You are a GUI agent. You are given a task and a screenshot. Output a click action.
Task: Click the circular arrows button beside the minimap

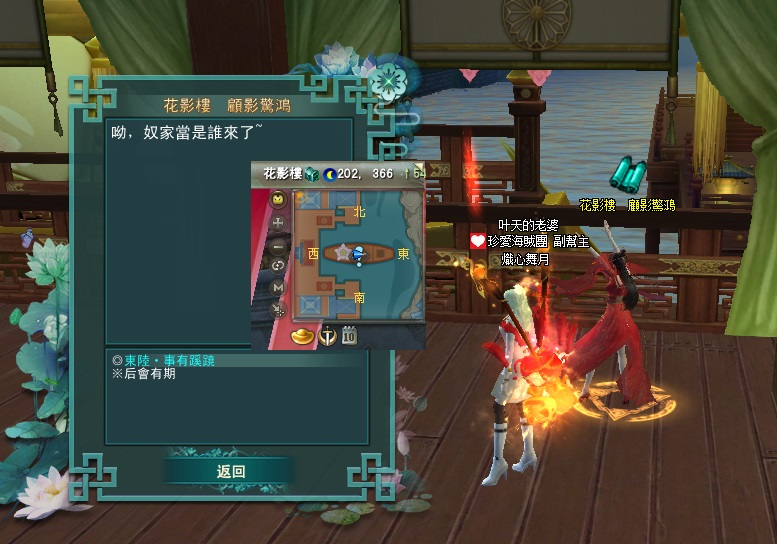coord(278,266)
